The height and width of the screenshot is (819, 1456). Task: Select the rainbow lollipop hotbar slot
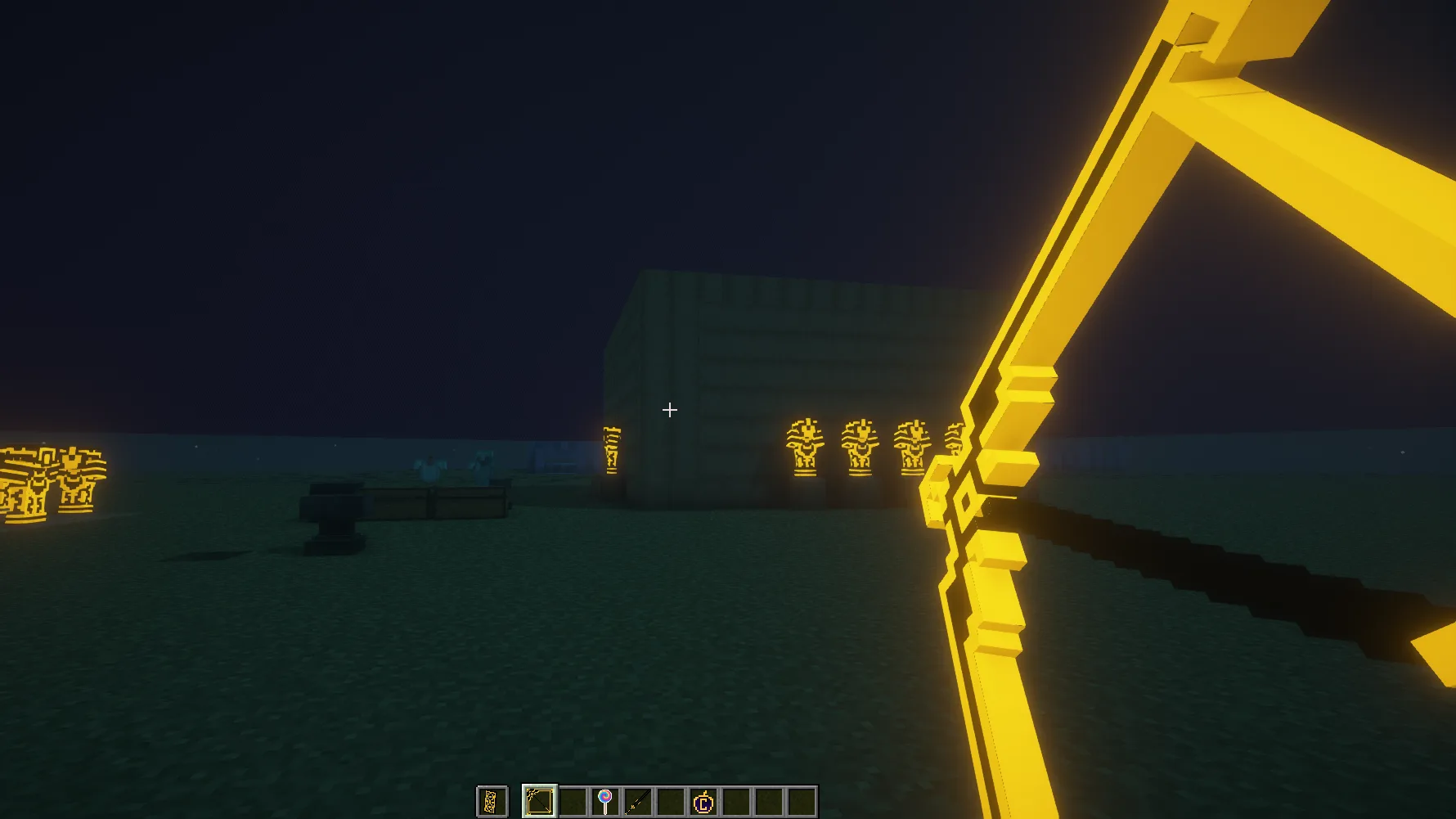pos(605,802)
